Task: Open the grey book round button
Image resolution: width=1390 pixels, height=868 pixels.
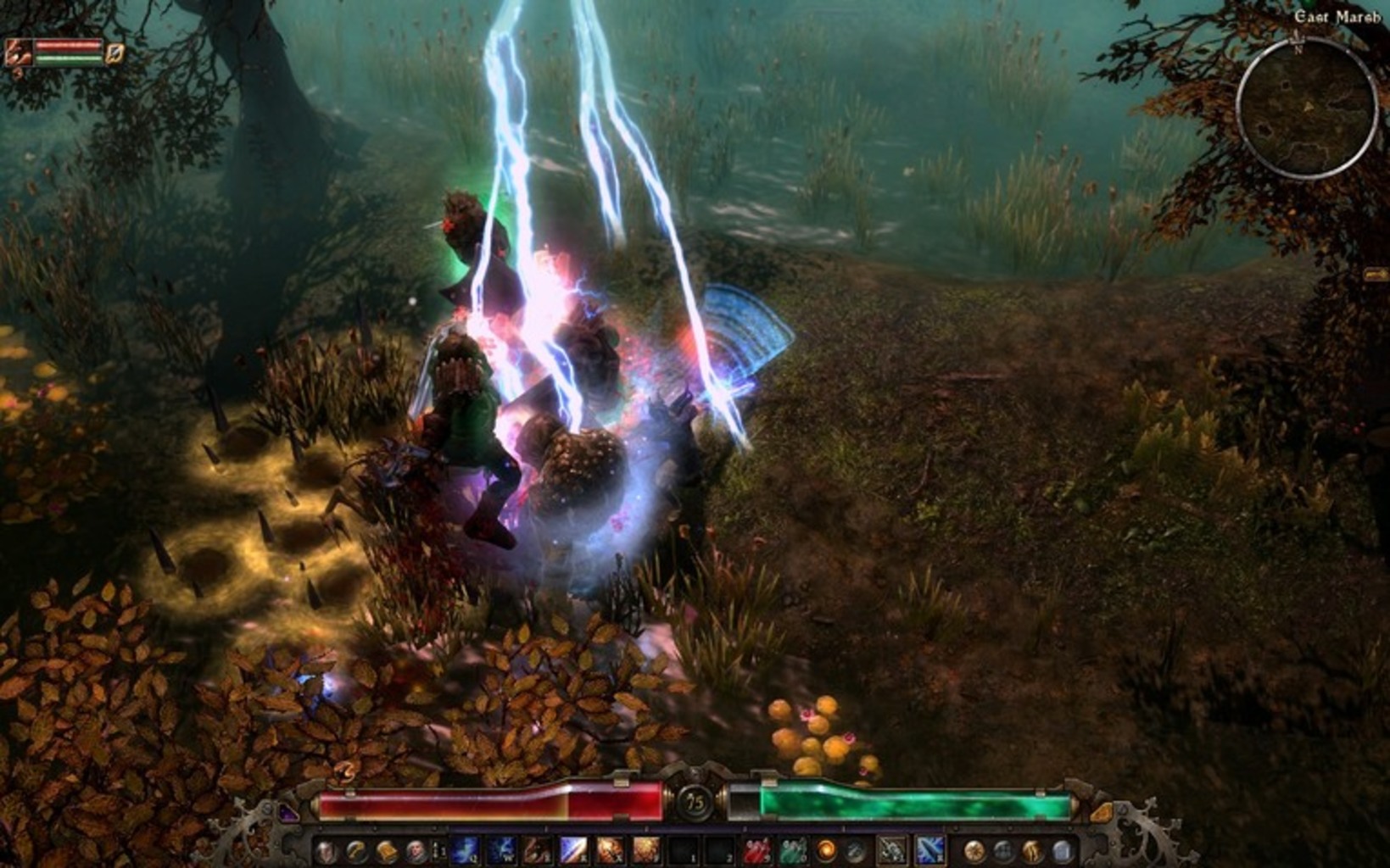Action: [1062, 851]
